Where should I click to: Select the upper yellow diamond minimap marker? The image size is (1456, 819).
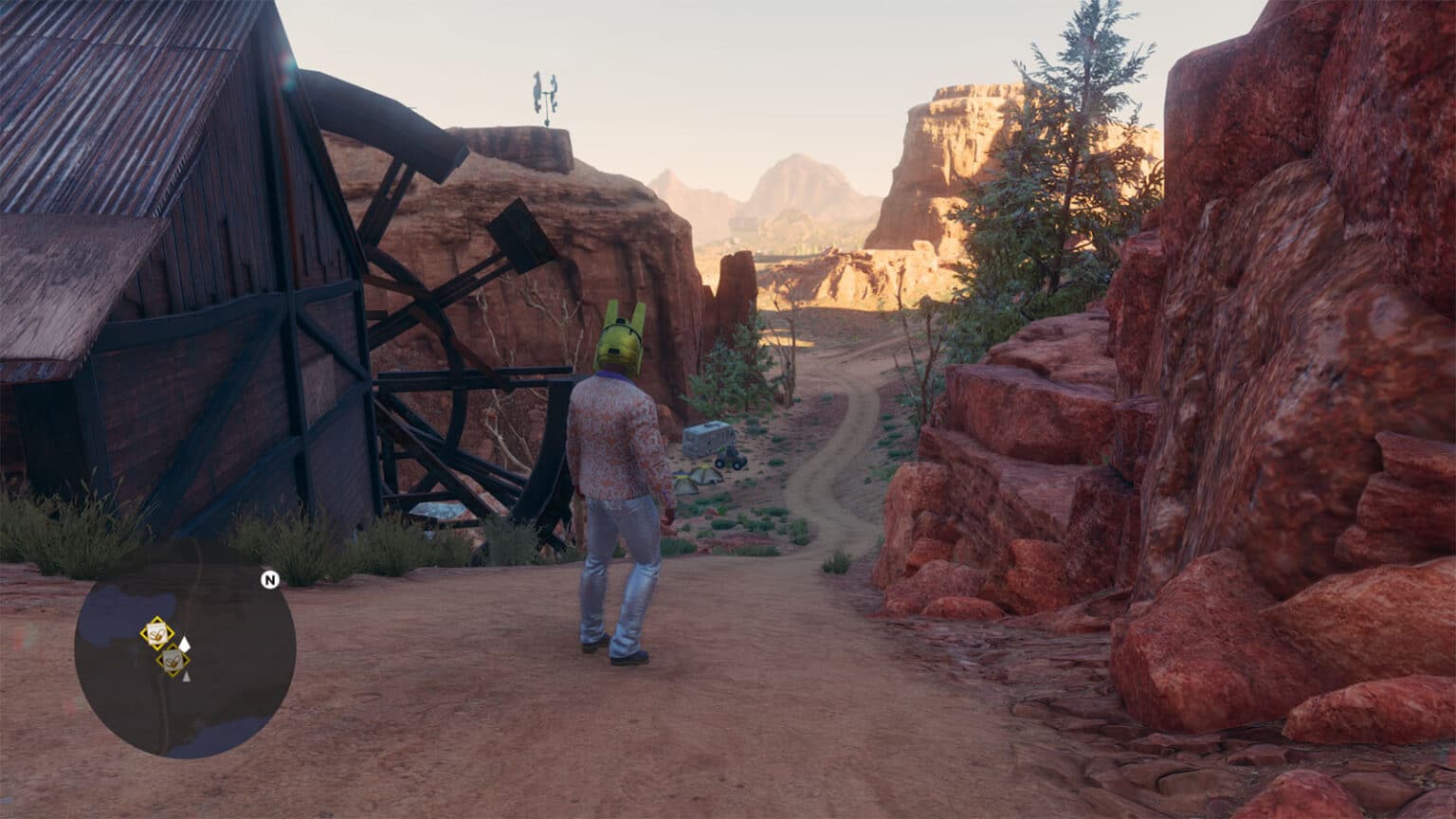(157, 632)
